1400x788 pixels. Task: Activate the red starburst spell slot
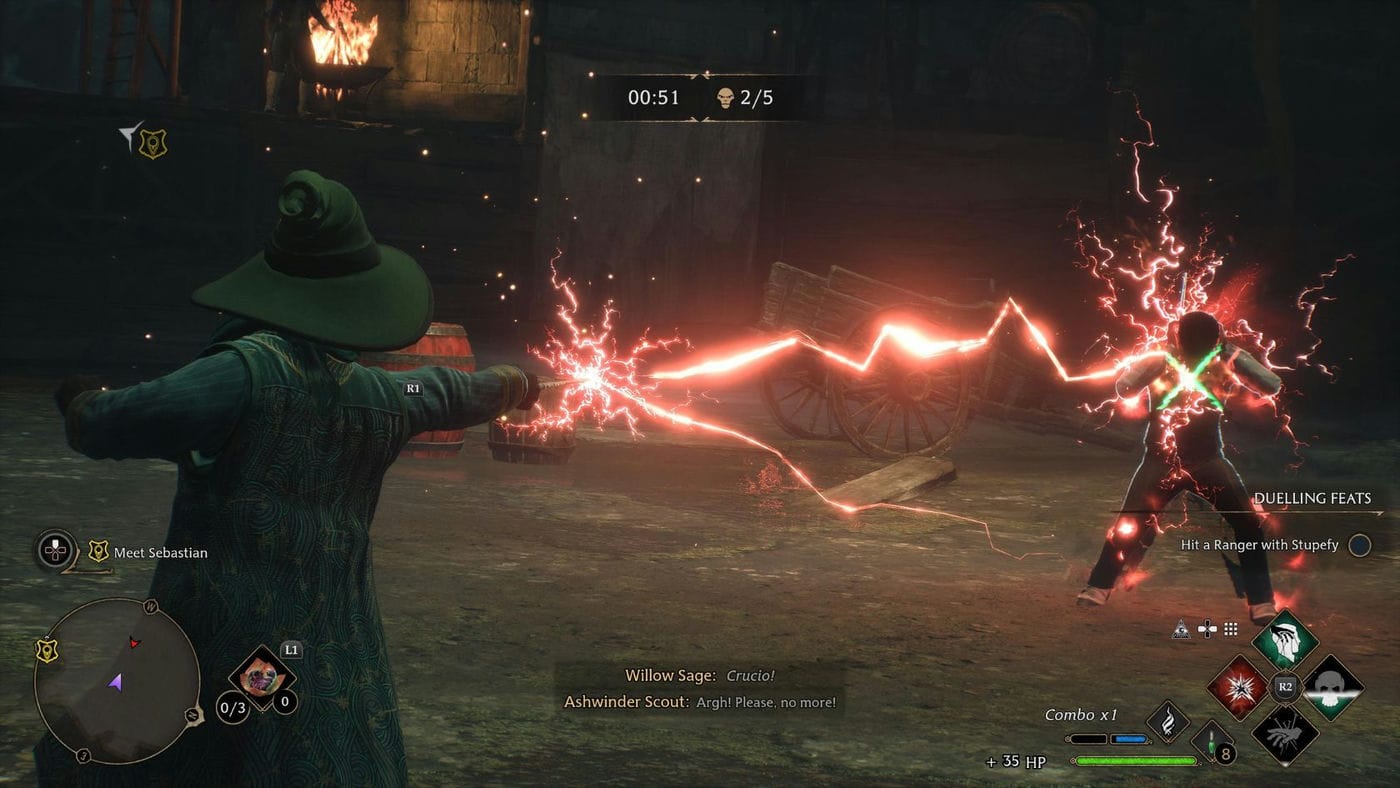tap(1239, 688)
